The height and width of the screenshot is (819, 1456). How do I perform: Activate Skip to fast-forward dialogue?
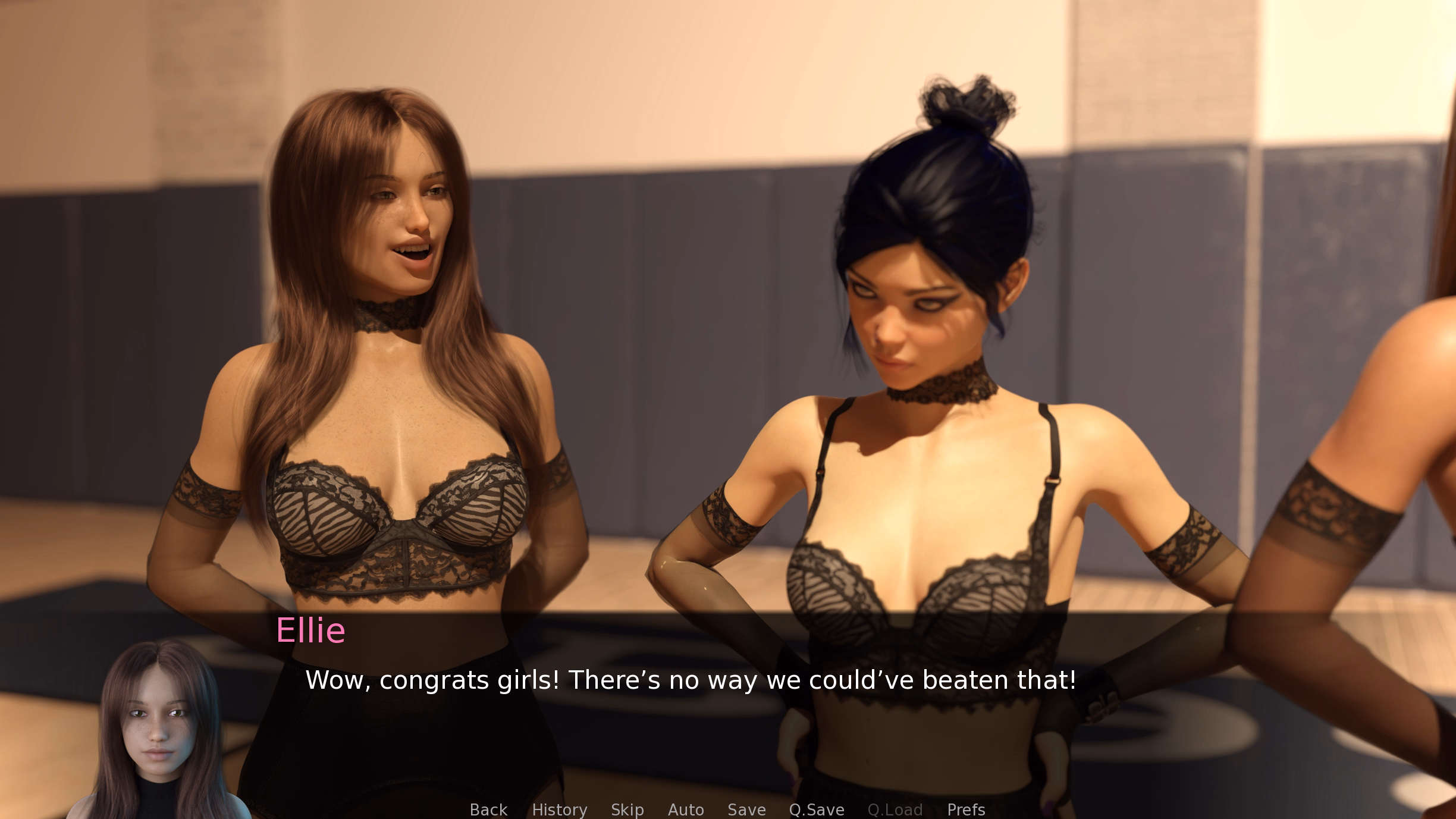pos(627,809)
